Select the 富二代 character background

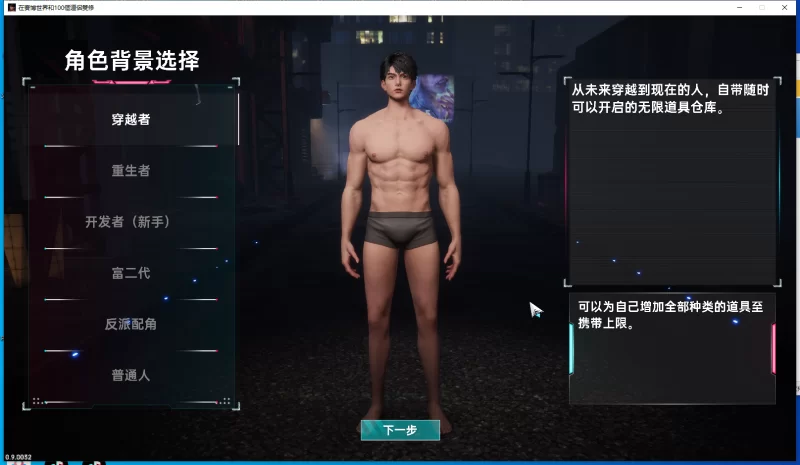[131, 273]
